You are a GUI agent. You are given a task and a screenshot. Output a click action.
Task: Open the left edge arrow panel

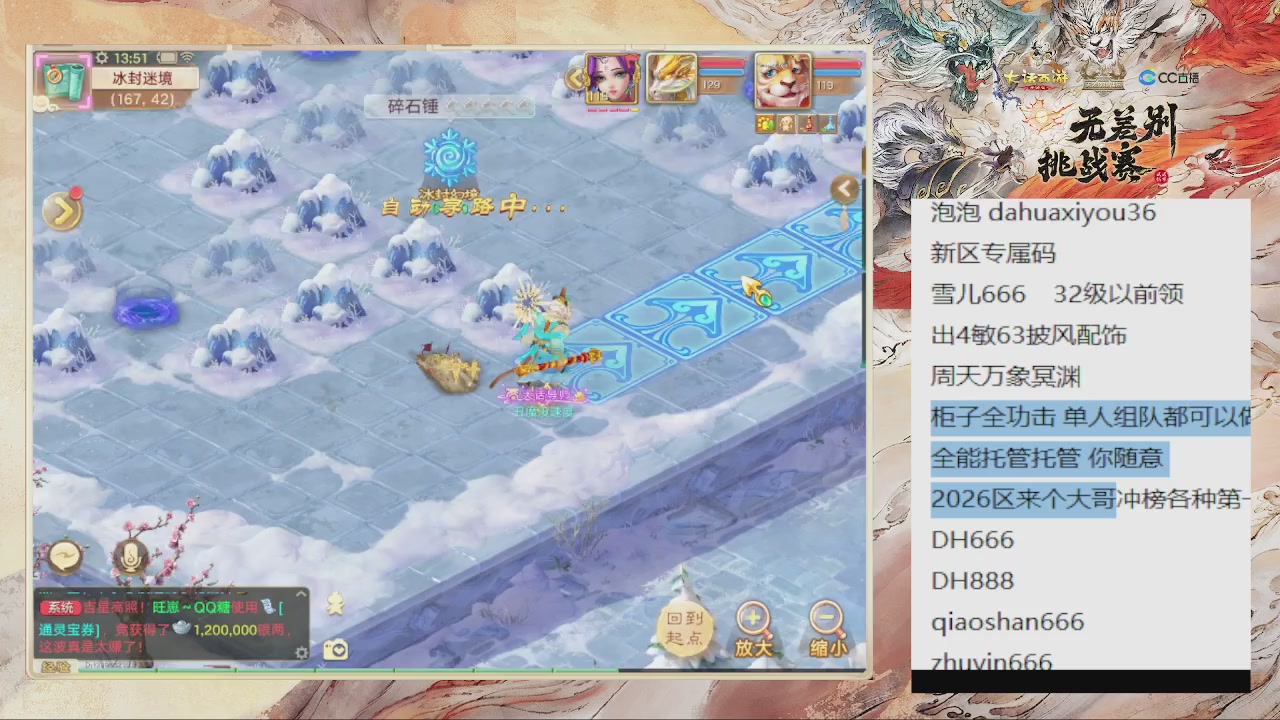pos(63,209)
